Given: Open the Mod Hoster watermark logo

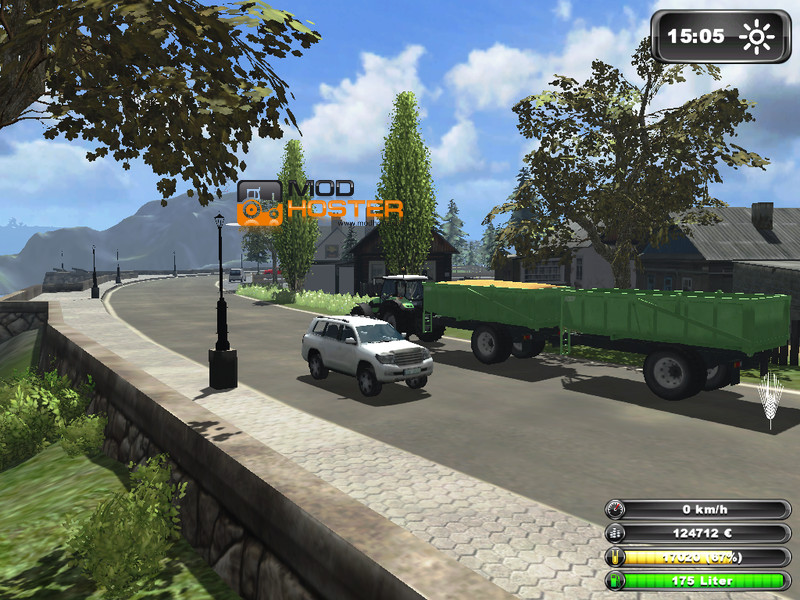Looking at the screenshot, I should pyautogui.click(x=320, y=202).
